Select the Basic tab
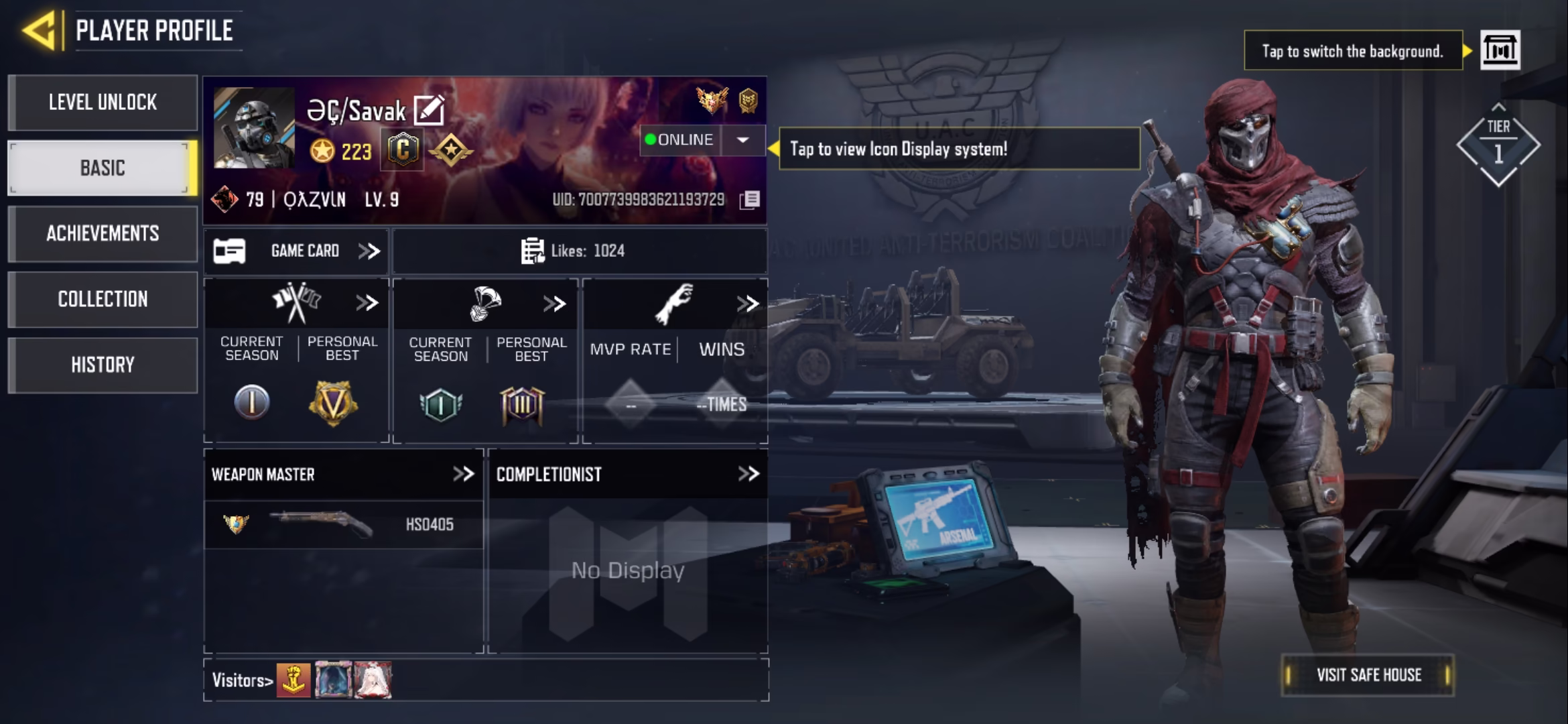1568x724 pixels. [103, 168]
